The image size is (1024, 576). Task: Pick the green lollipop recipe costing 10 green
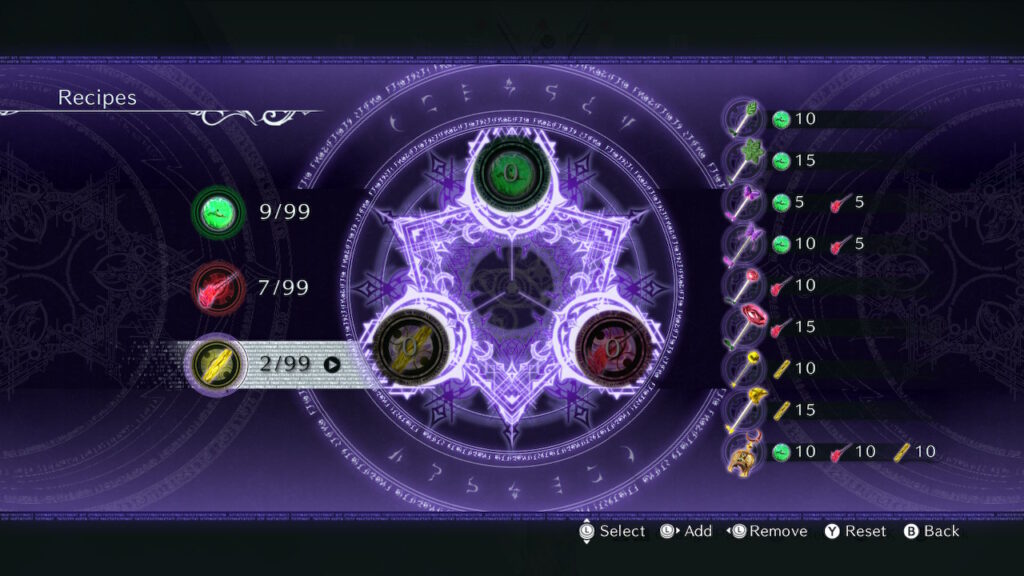tap(744, 119)
